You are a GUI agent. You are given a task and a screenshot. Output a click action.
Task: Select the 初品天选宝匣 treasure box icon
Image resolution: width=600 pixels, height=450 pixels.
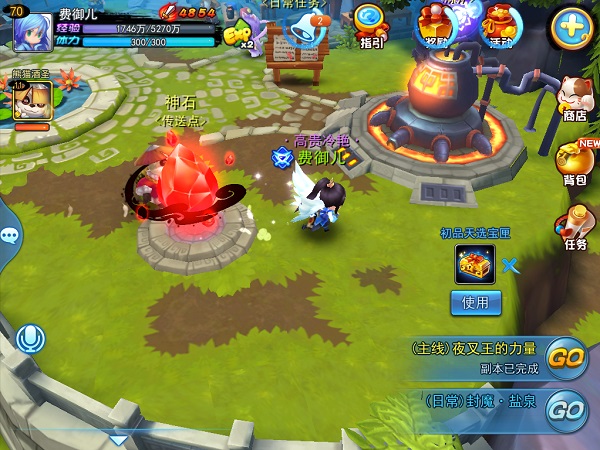tap(475, 265)
